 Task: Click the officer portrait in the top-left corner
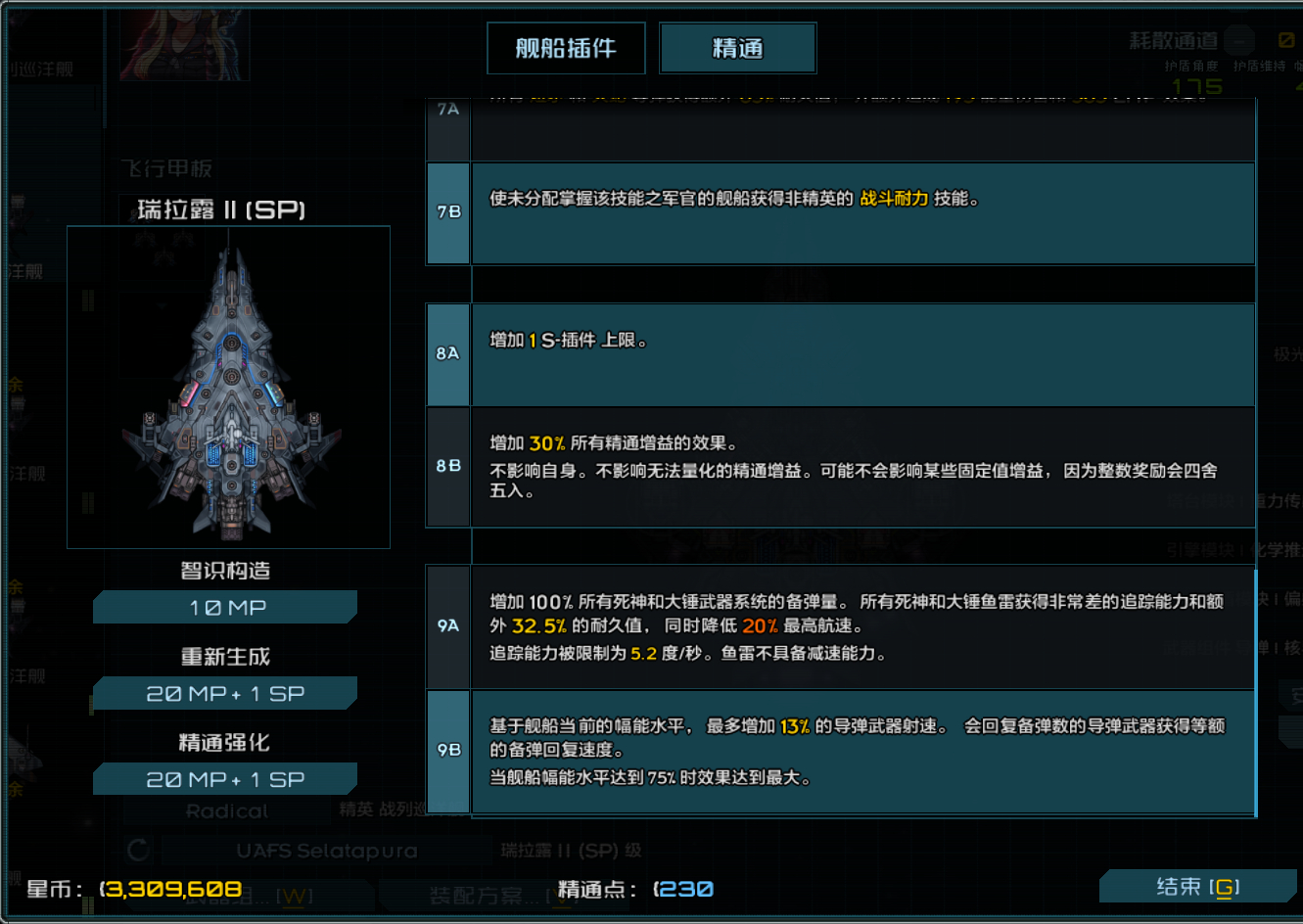(182, 44)
